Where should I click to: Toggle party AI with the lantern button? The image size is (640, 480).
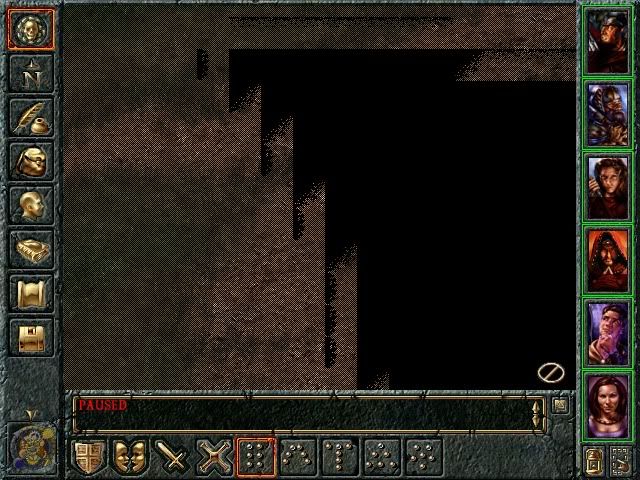[594, 461]
